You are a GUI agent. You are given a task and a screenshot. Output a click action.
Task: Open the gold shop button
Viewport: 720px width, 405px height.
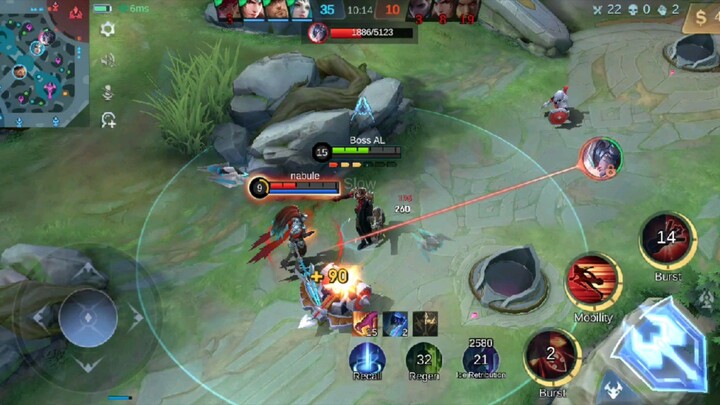point(700,19)
